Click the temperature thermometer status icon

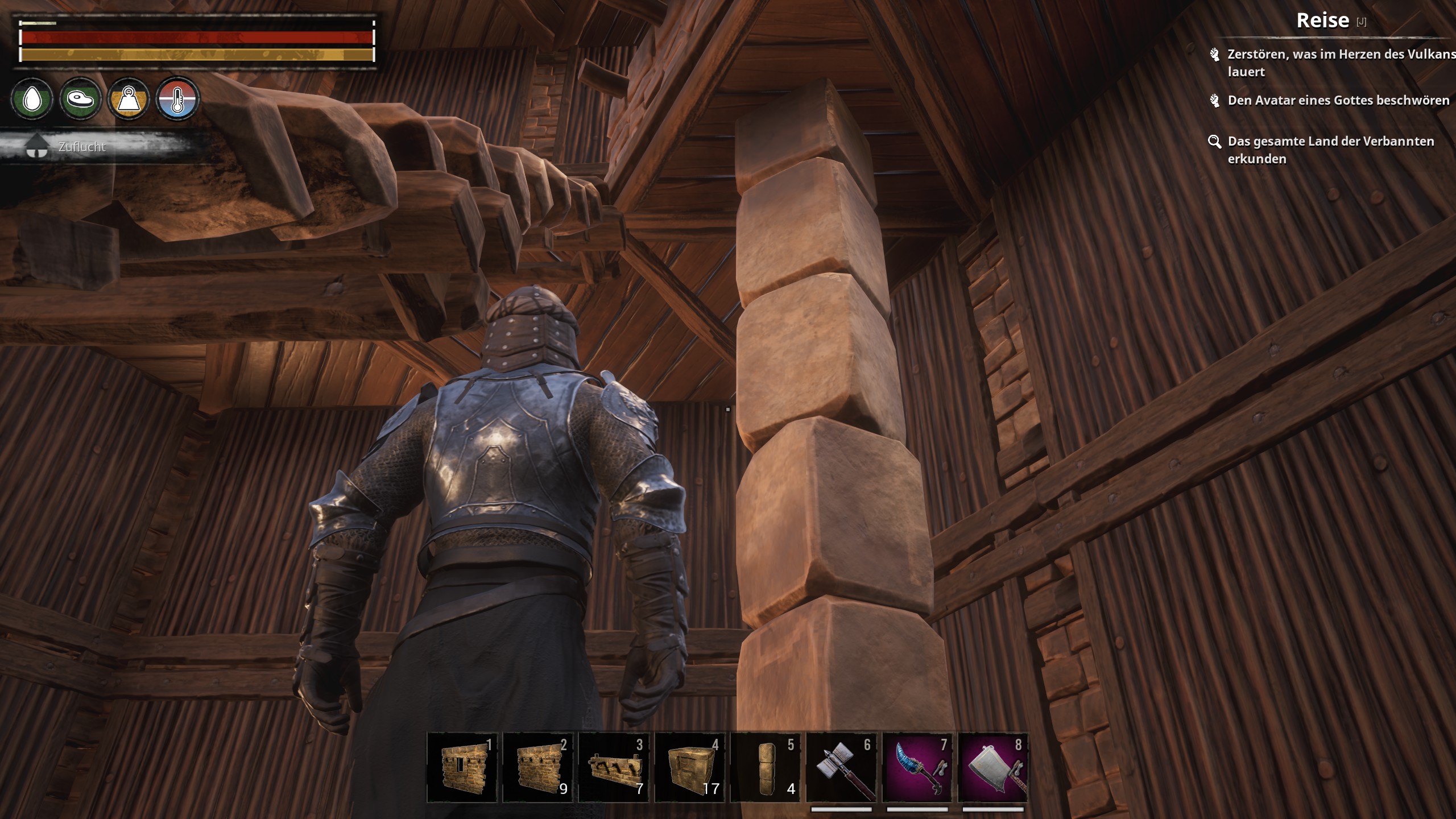177,100
